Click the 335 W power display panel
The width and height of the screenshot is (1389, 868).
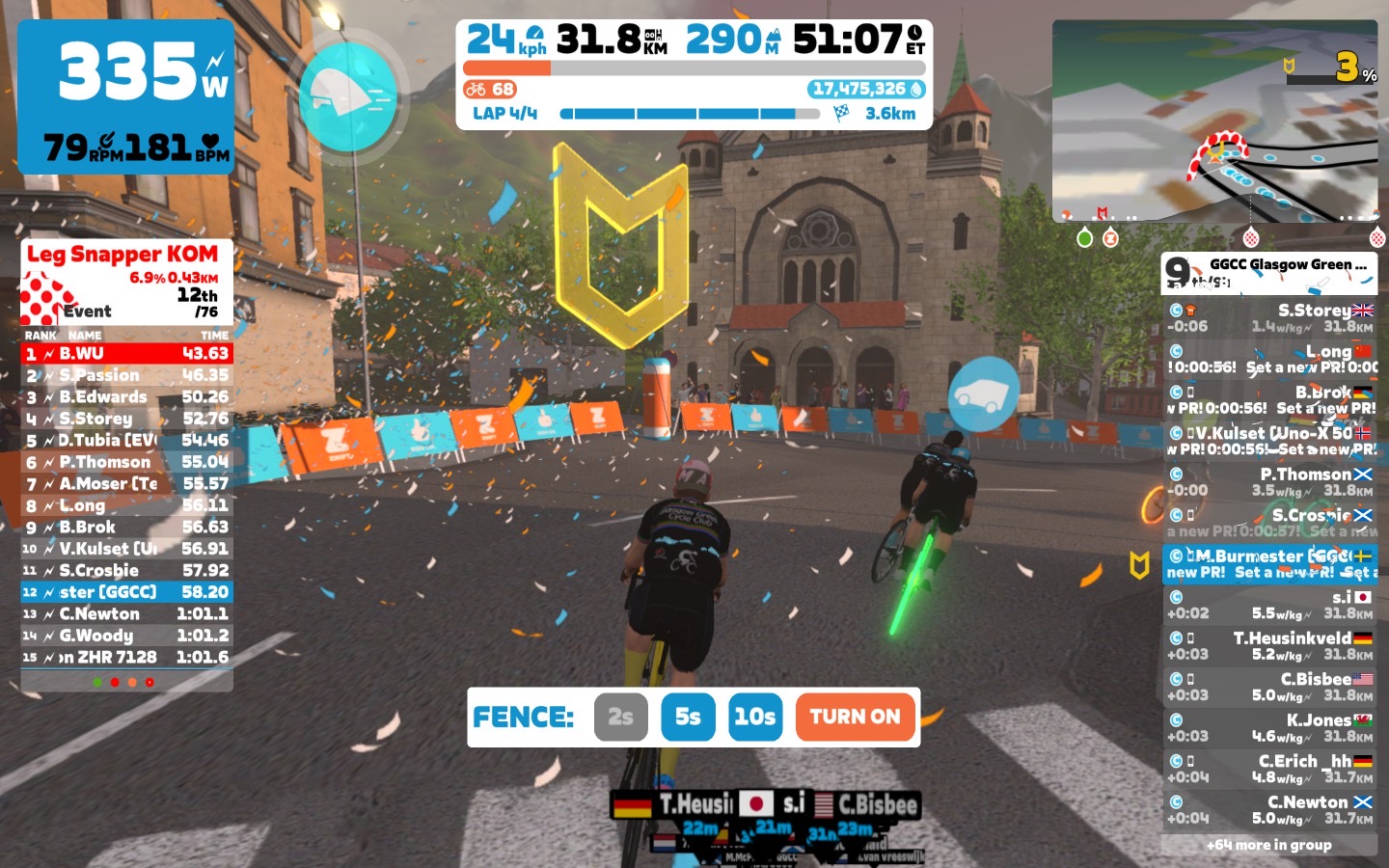[126, 96]
